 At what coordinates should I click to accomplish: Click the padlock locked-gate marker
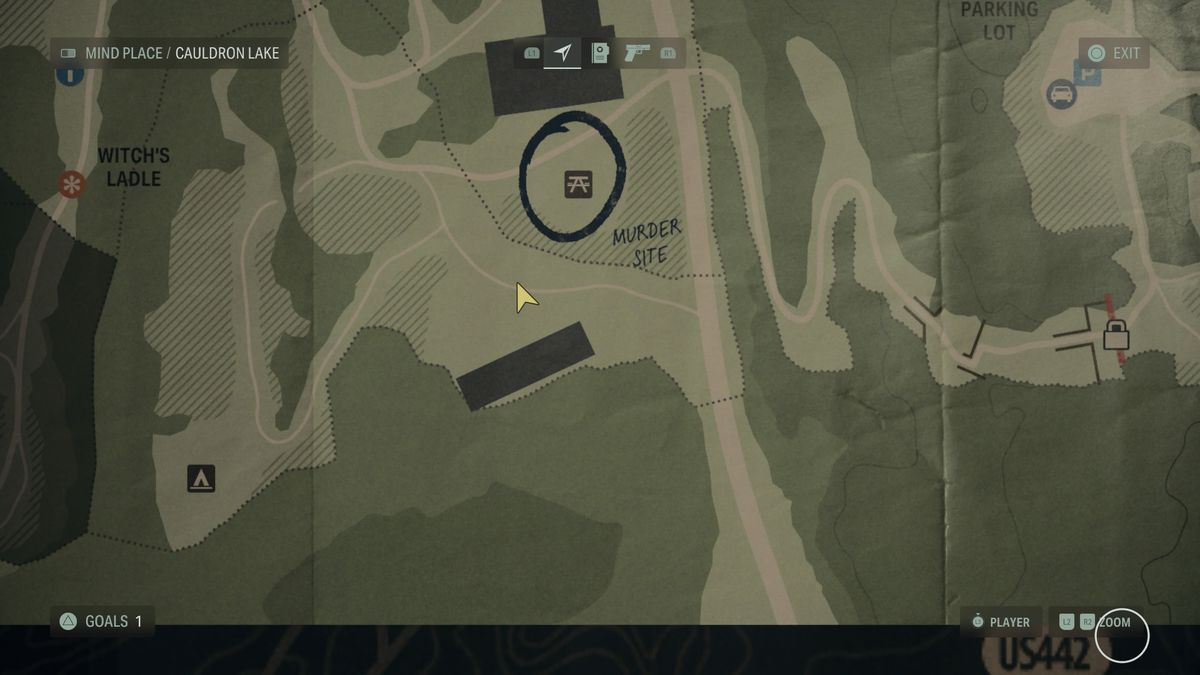[x=1116, y=334]
